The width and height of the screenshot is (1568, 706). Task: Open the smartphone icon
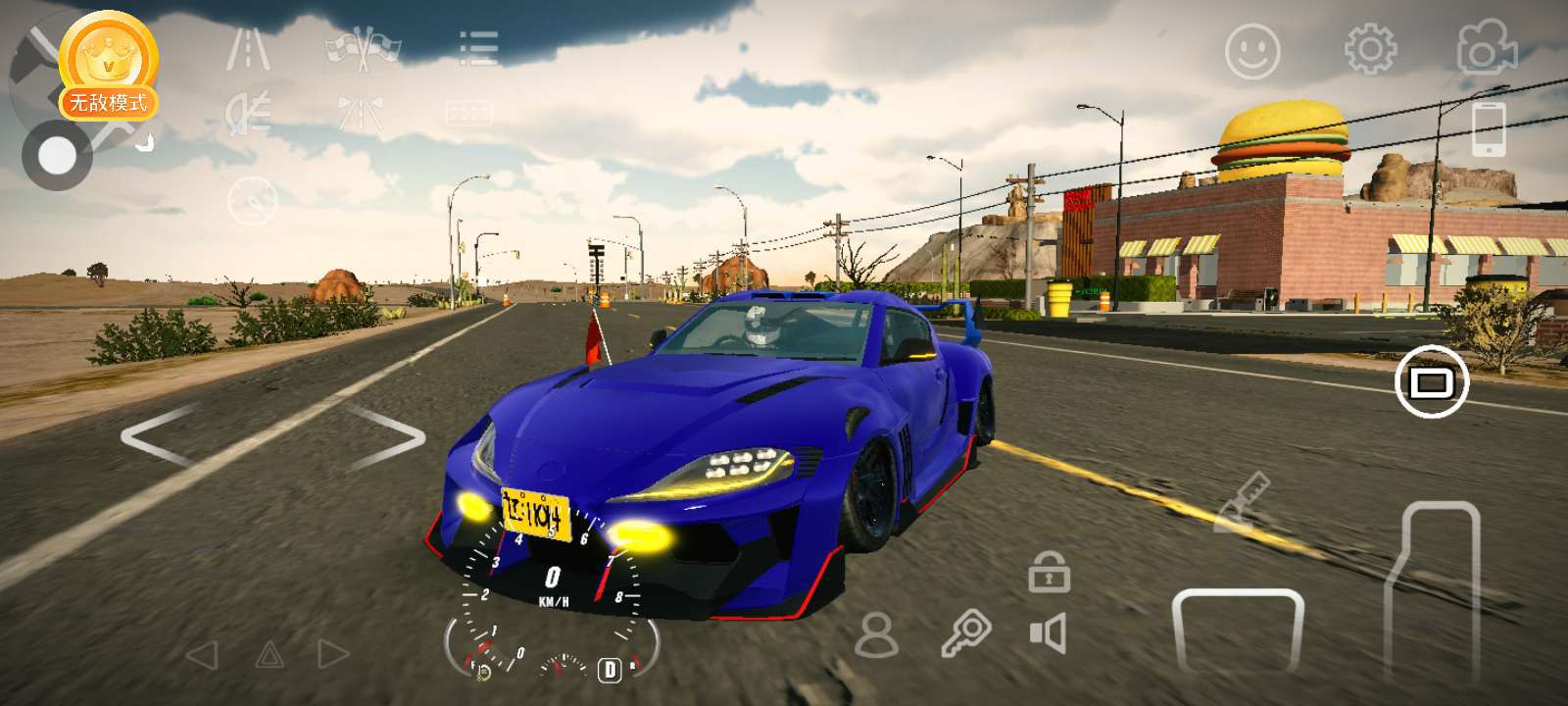[1489, 128]
